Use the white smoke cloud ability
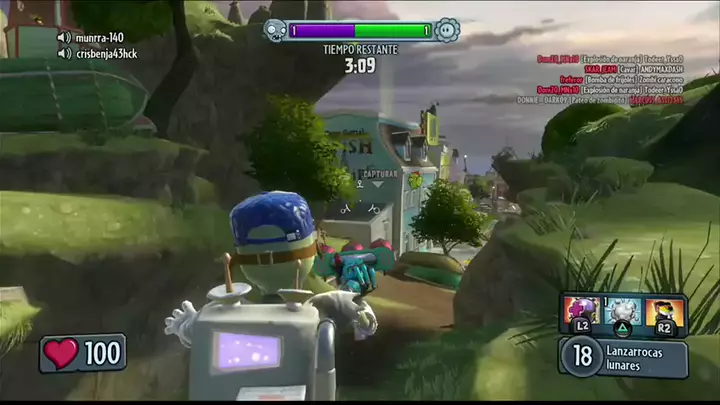Screen dimensions: 720x405 (624, 312)
